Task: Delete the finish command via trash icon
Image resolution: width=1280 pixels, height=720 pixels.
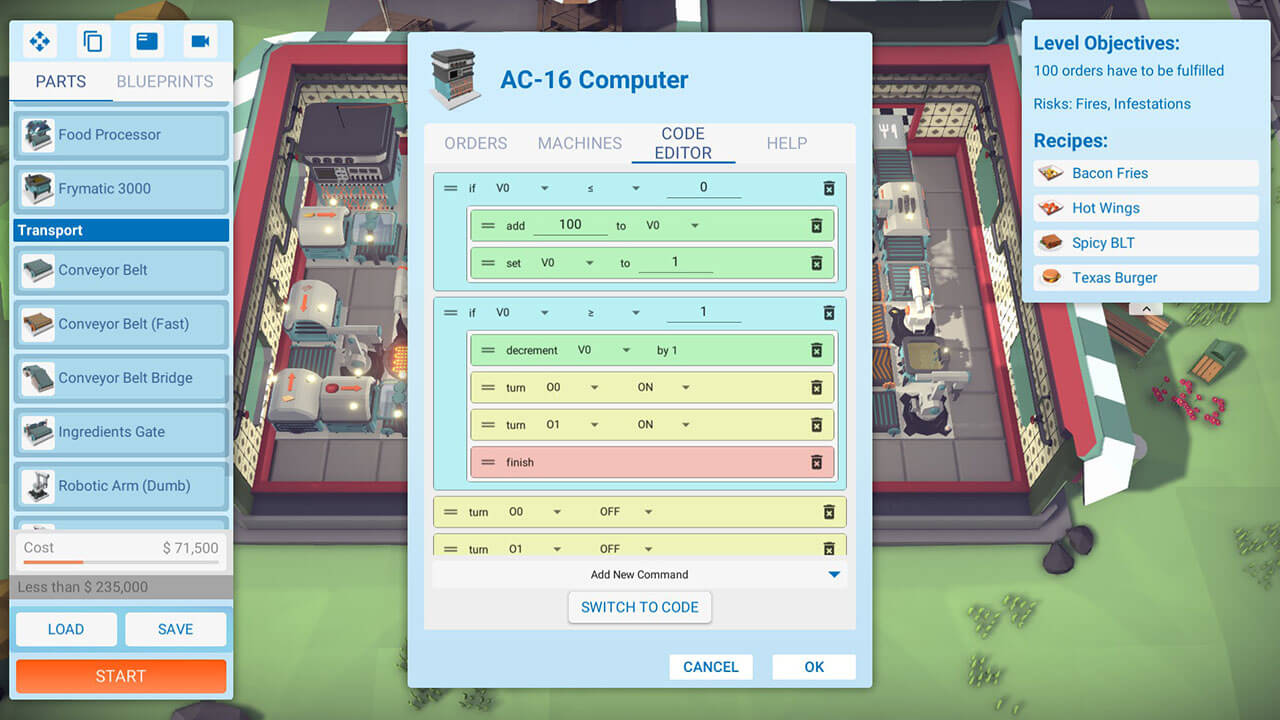Action: 818,461
